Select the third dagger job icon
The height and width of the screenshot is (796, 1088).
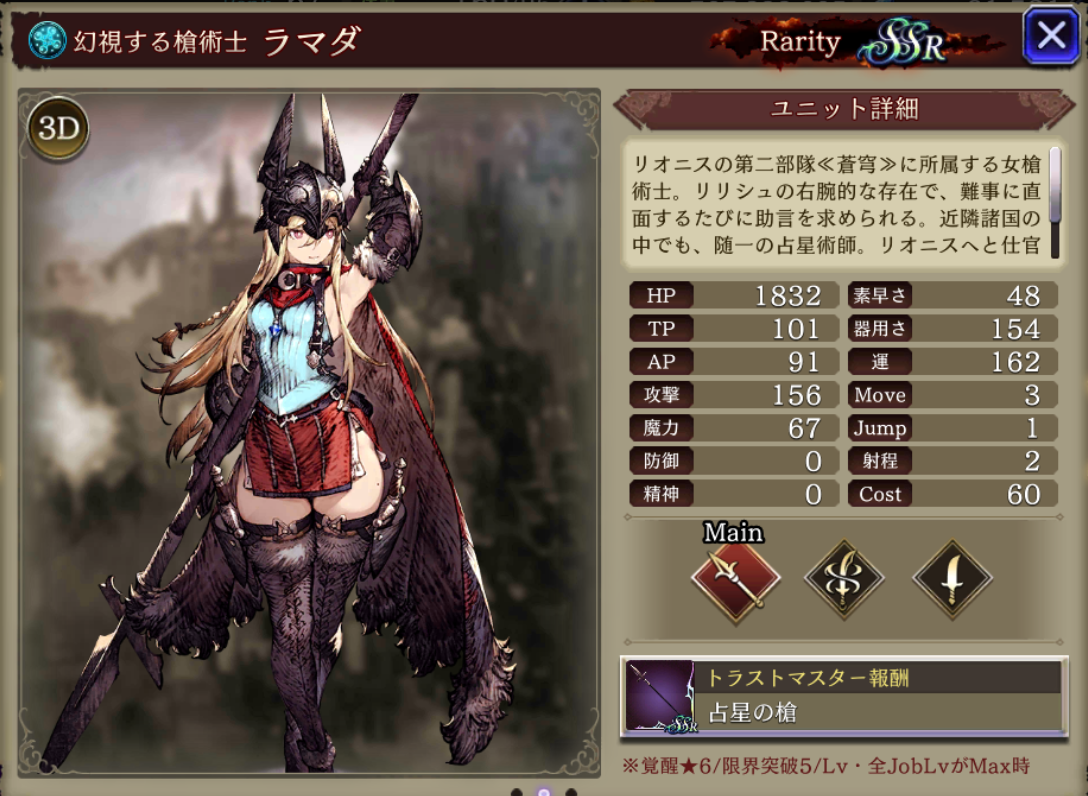coord(952,580)
